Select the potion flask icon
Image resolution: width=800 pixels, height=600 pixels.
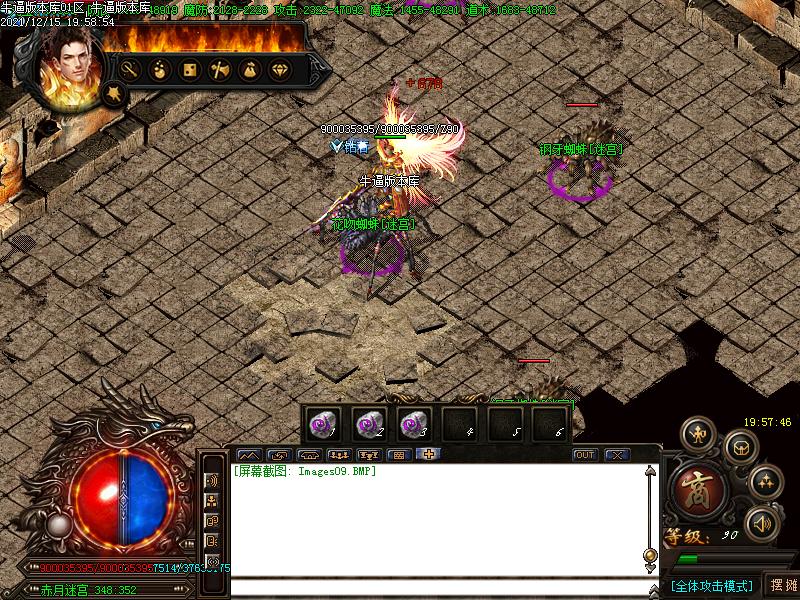(159, 70)
